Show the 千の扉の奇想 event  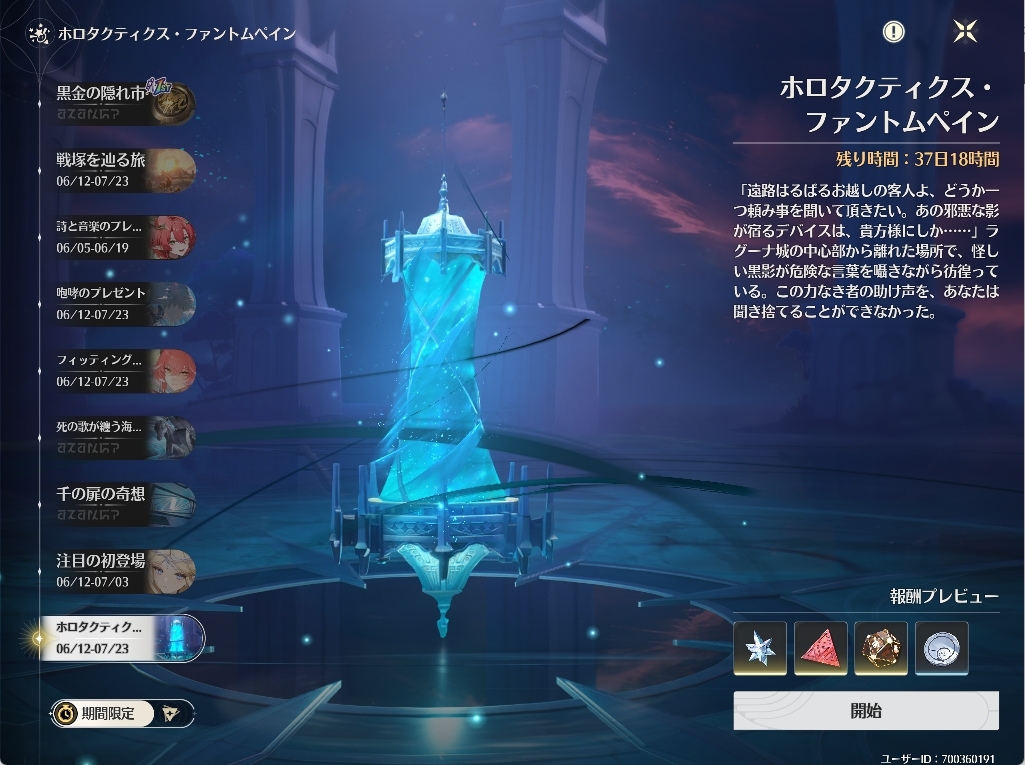(124, 503)
